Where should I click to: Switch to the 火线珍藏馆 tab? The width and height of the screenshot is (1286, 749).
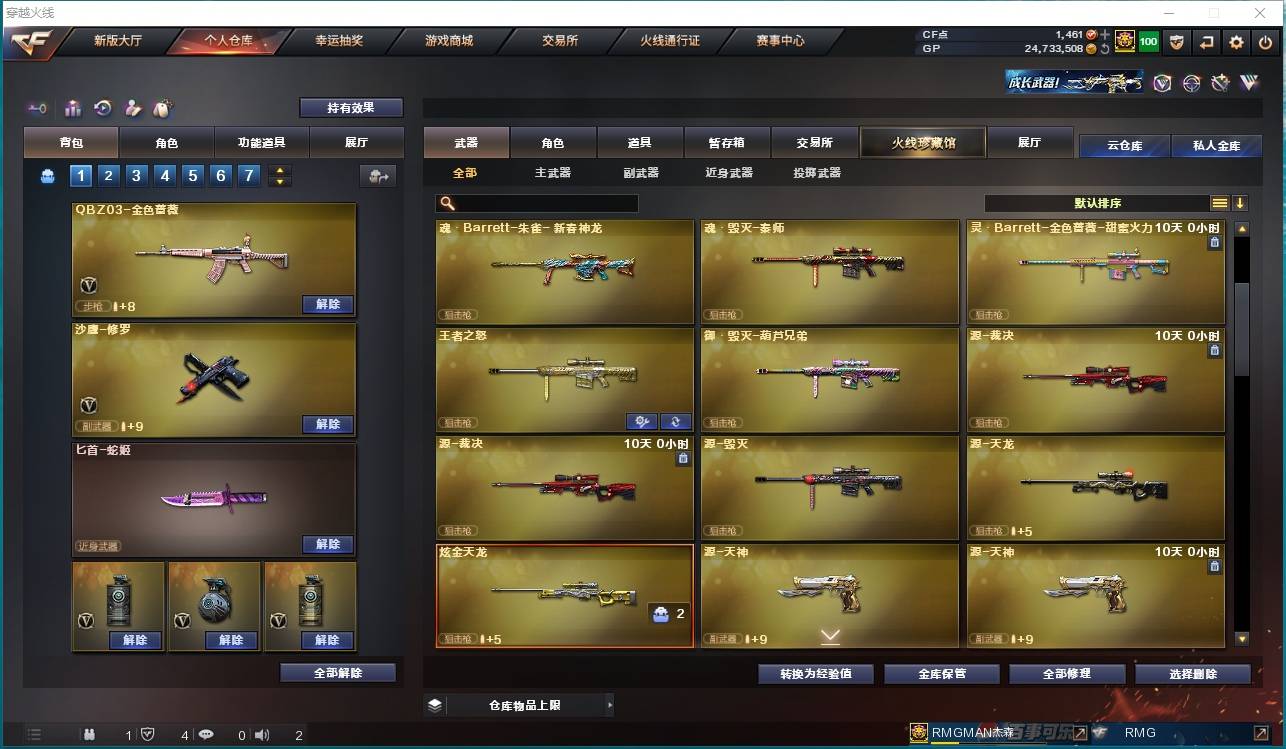tap(921, 142)
